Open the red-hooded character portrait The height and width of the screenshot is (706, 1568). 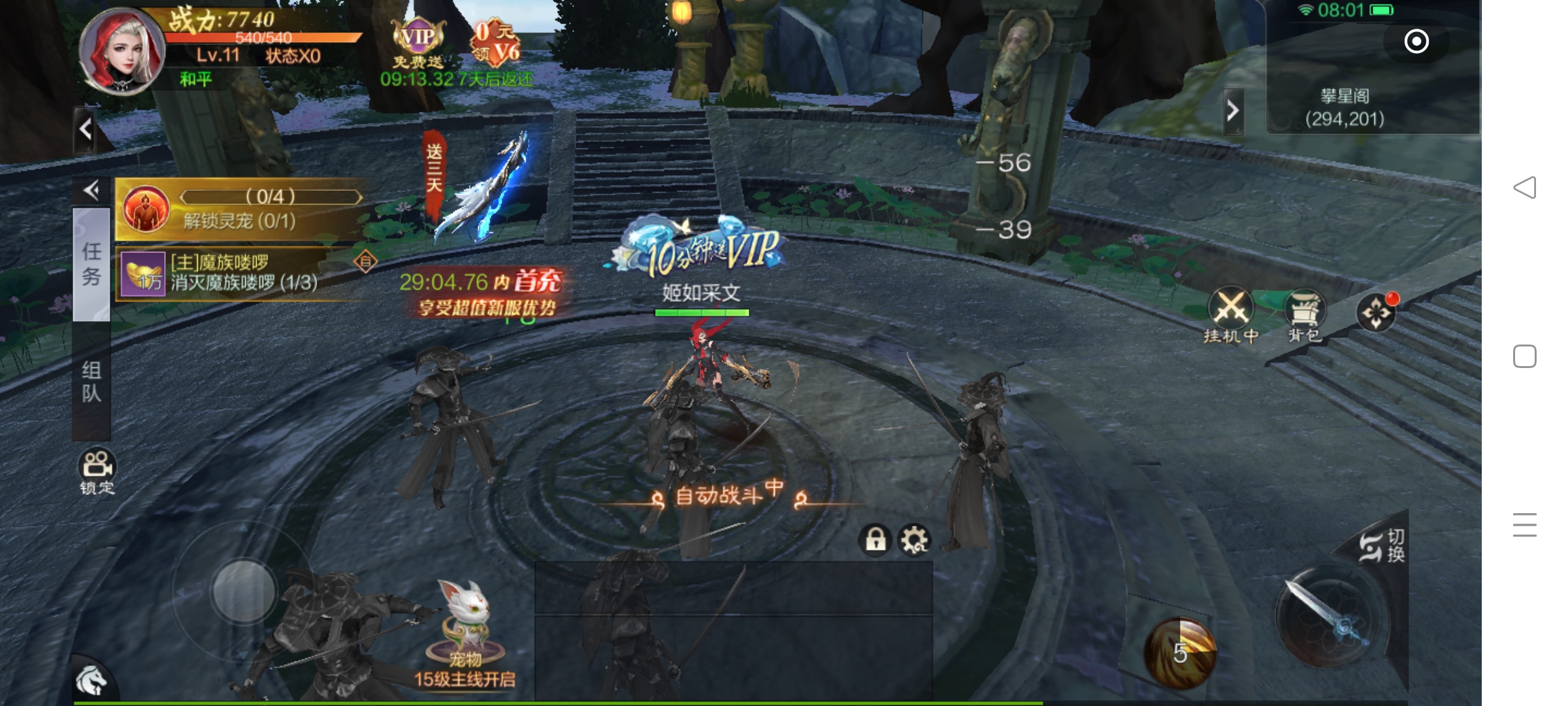(121, 51)
